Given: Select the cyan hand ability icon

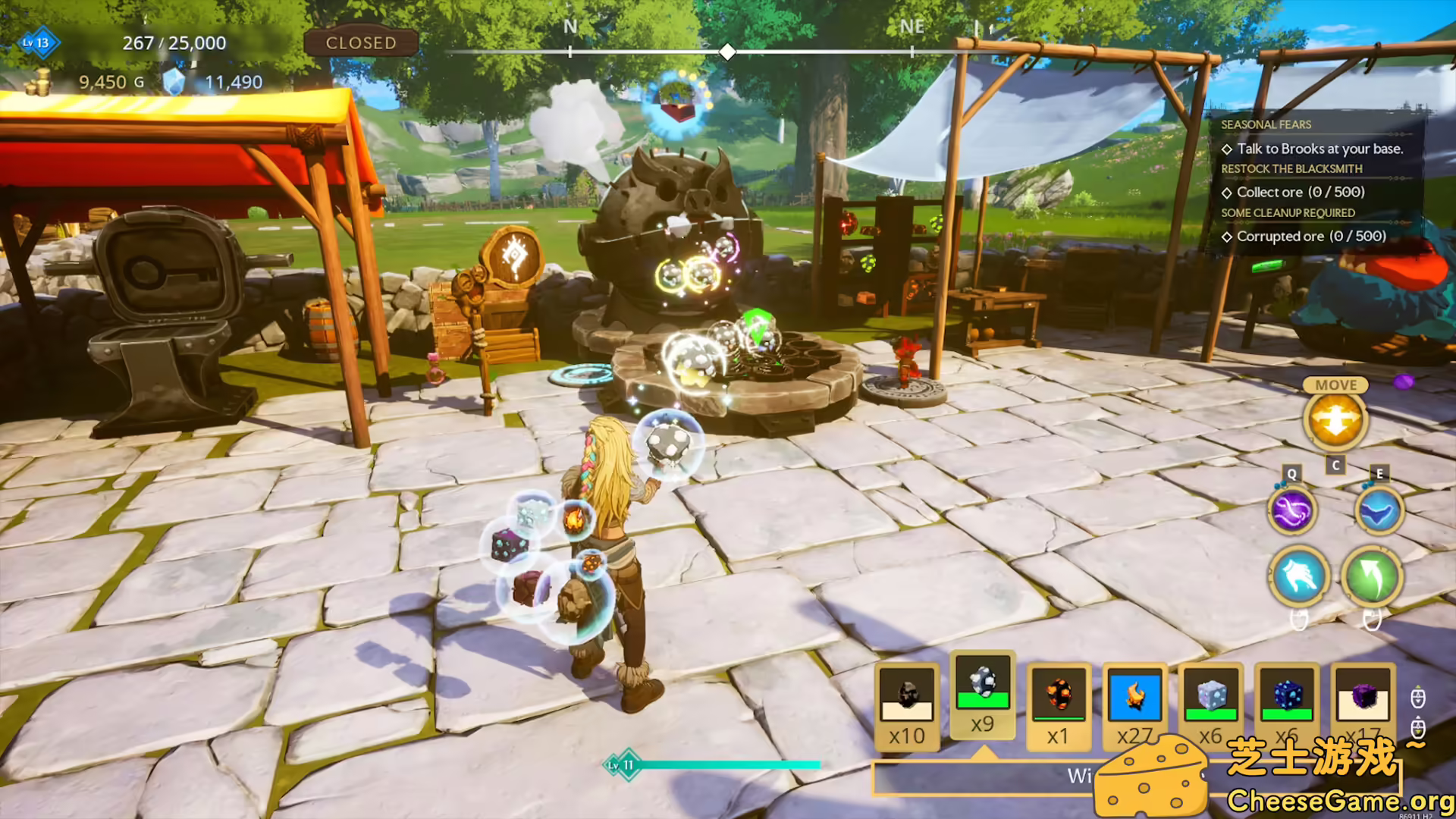Looking at the screenshot, I should point(1299,578).
